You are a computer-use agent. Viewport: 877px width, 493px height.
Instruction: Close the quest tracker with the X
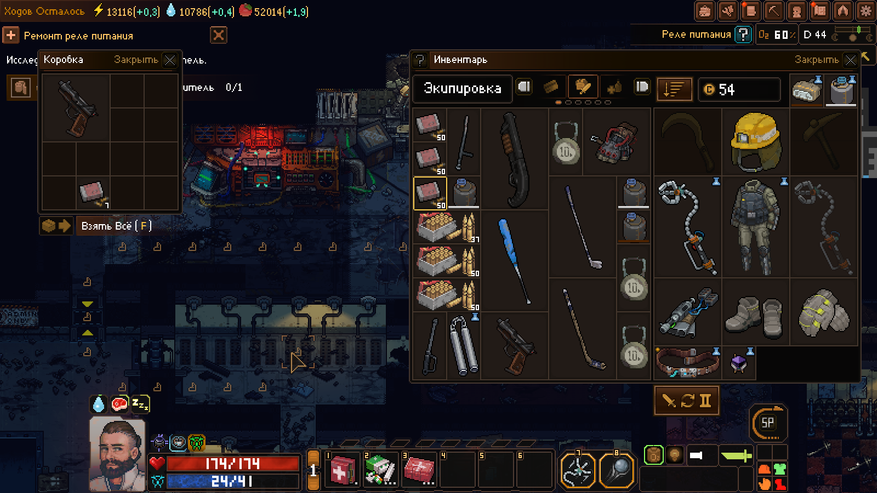tap(218, 35)
